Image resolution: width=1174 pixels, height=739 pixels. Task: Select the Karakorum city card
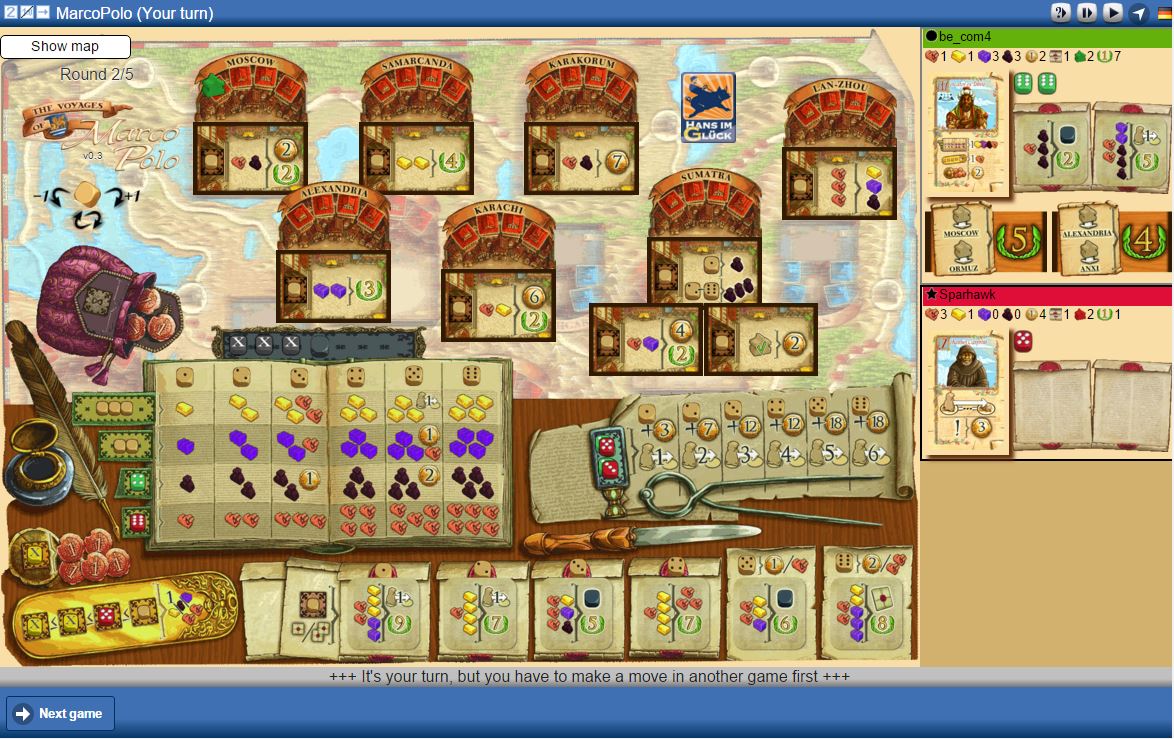[581, 157]
